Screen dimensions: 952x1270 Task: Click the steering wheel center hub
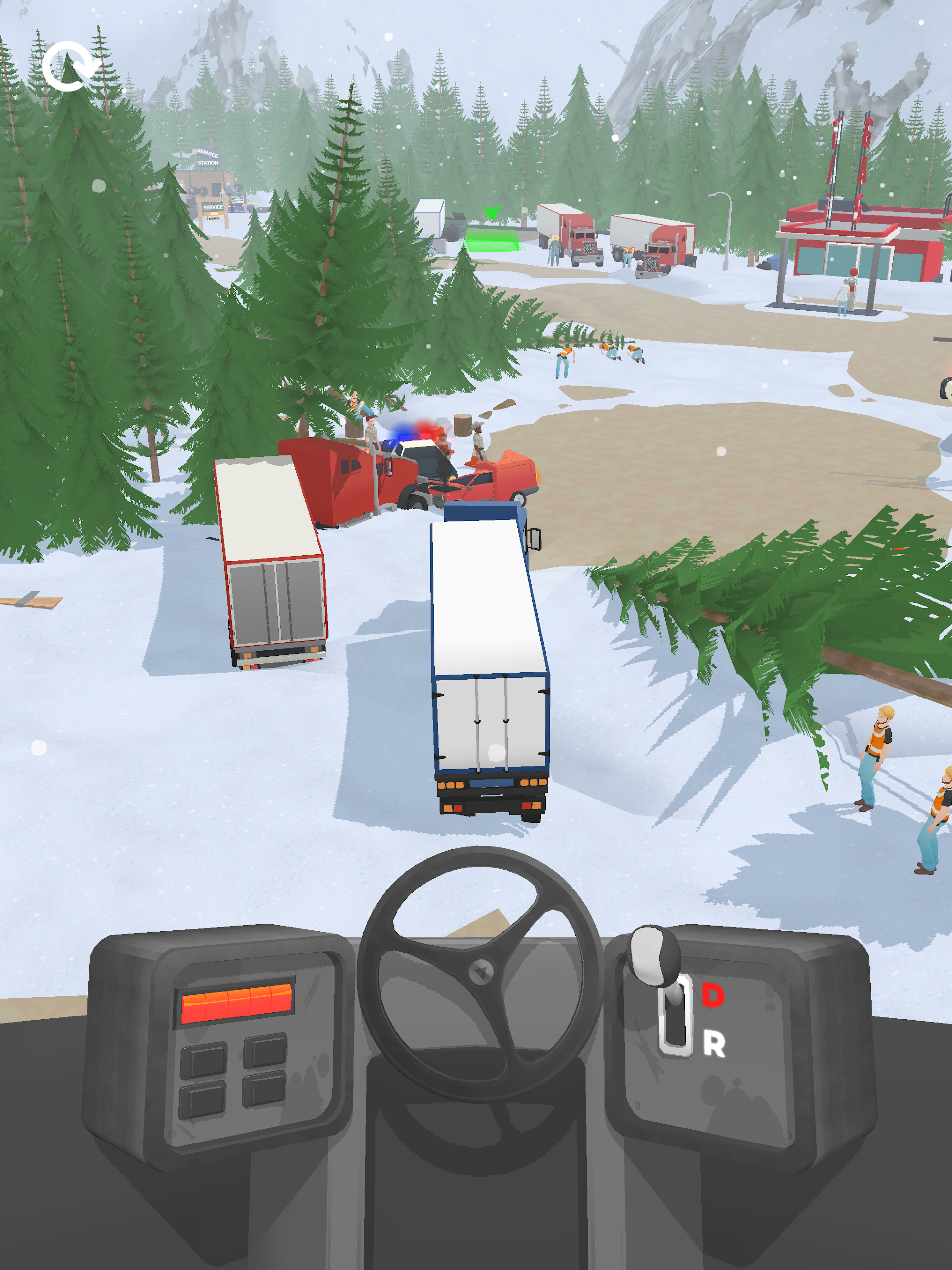click(x=481, y=972)
